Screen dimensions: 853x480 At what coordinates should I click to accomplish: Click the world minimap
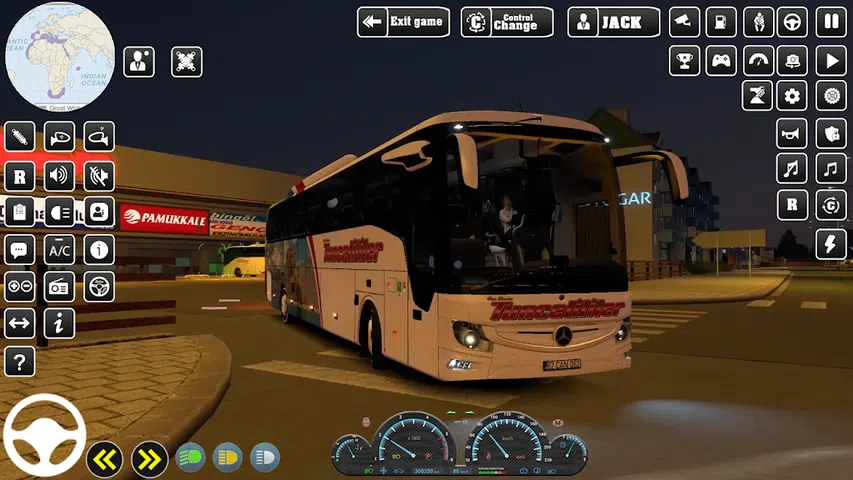59,56
